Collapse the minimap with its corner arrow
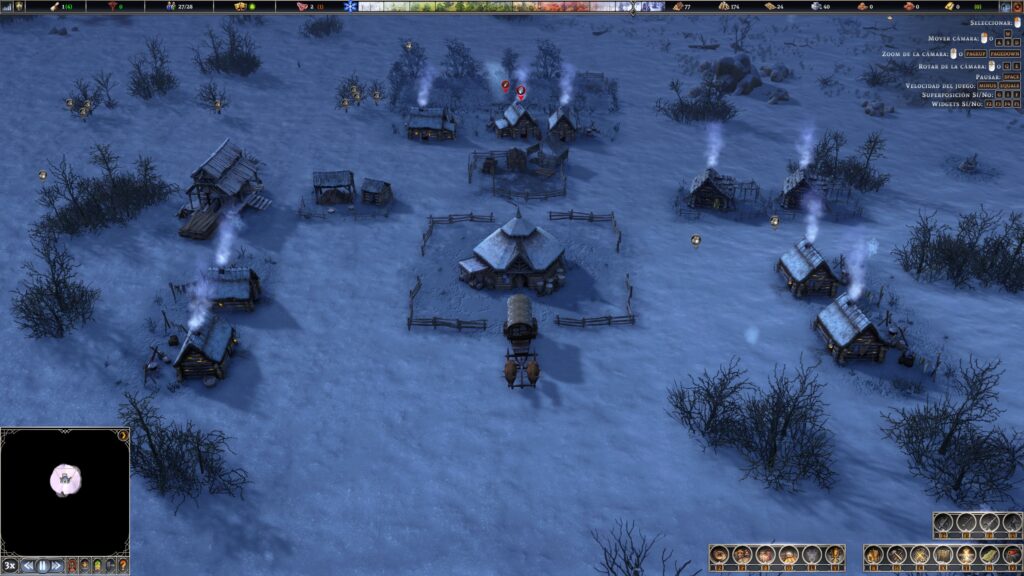 click(123, 435)
